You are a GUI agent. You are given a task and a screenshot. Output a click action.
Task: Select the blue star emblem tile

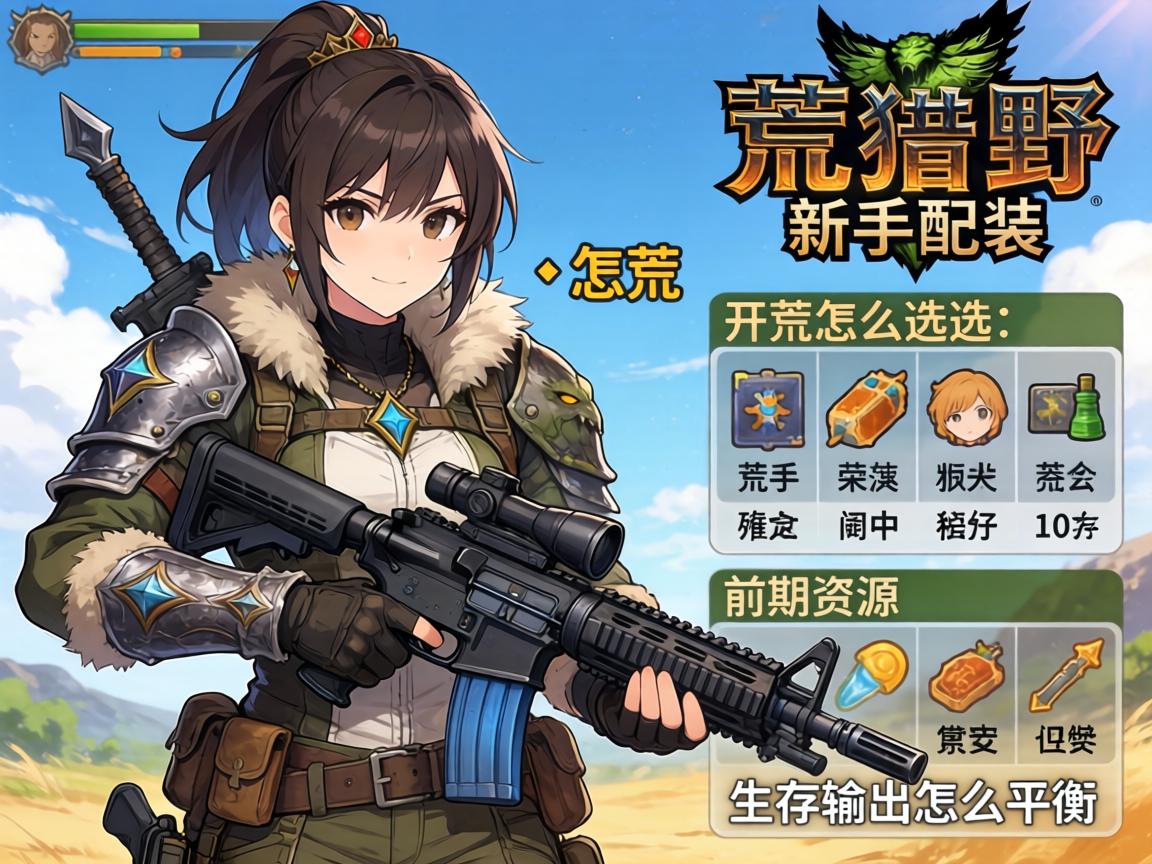point(767,408)
